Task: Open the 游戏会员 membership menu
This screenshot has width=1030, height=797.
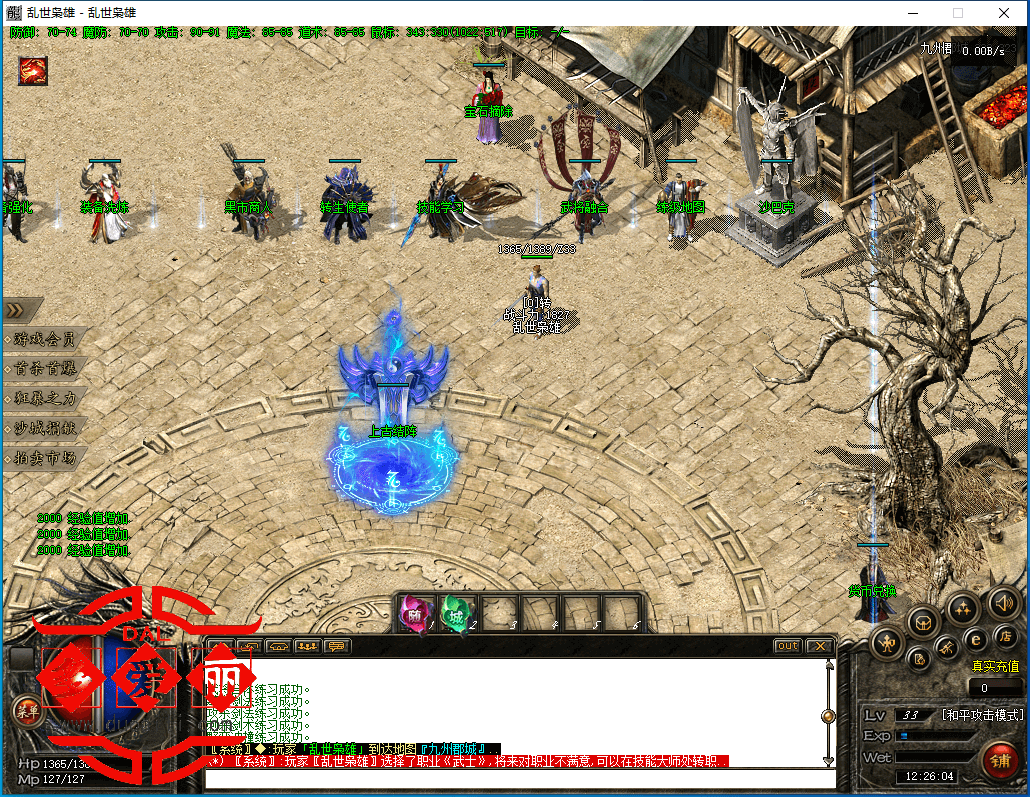Action: point(45,339)
